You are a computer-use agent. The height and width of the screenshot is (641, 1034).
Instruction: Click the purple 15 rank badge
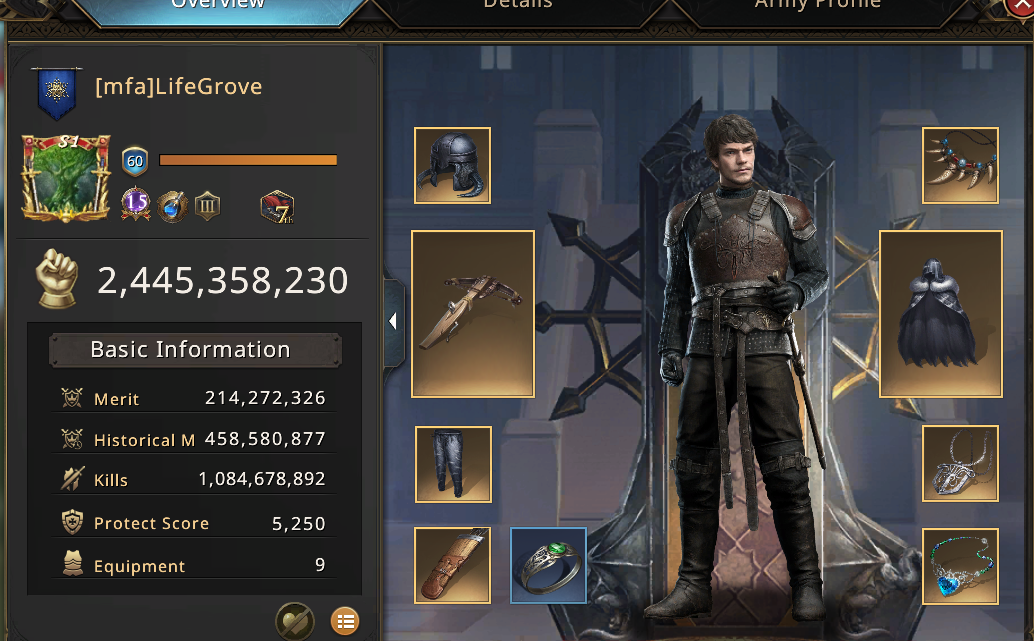pyautogui.click(x=136, y=204)
